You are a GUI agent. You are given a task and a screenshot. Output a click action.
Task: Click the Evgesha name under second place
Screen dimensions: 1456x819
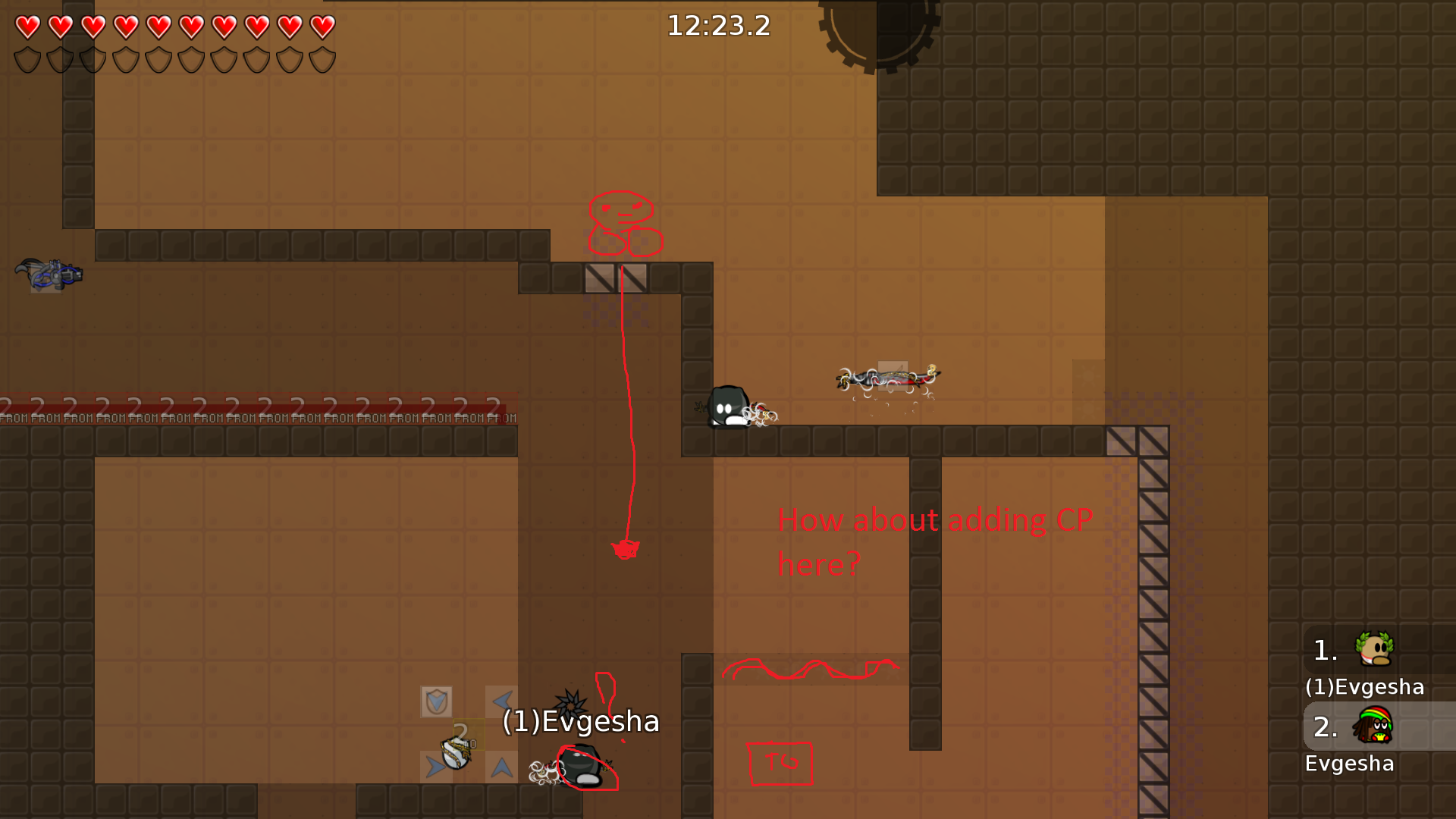1350,764
